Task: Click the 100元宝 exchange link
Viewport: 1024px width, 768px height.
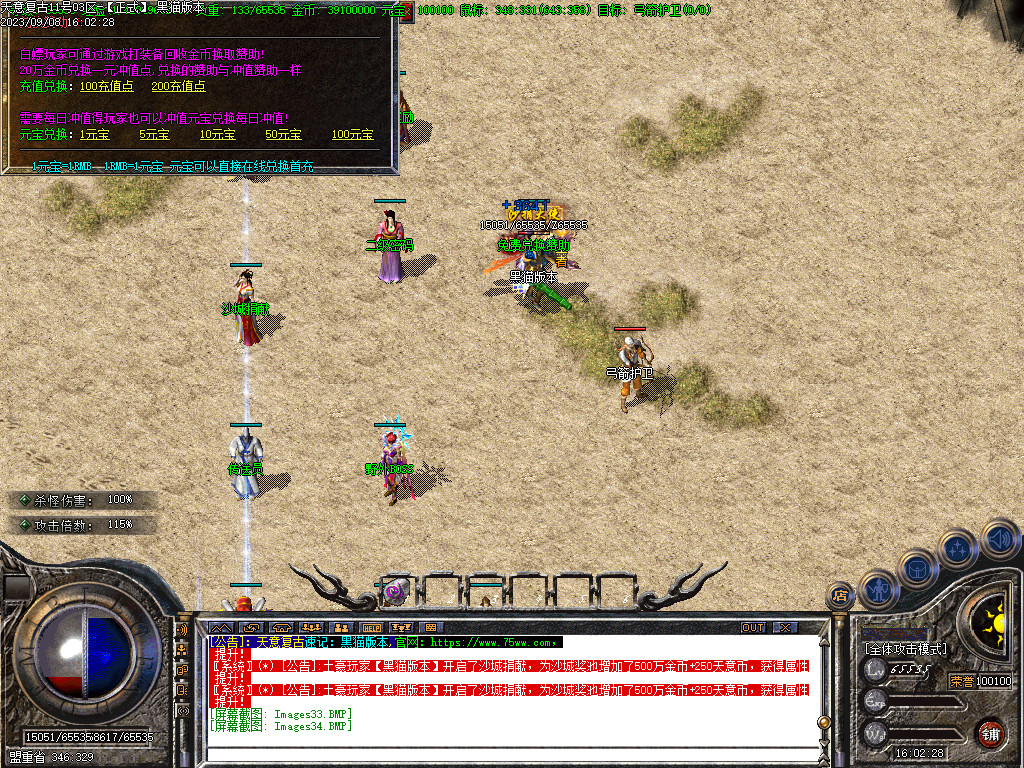Action: pyautogui.click(x=352, y=134)
